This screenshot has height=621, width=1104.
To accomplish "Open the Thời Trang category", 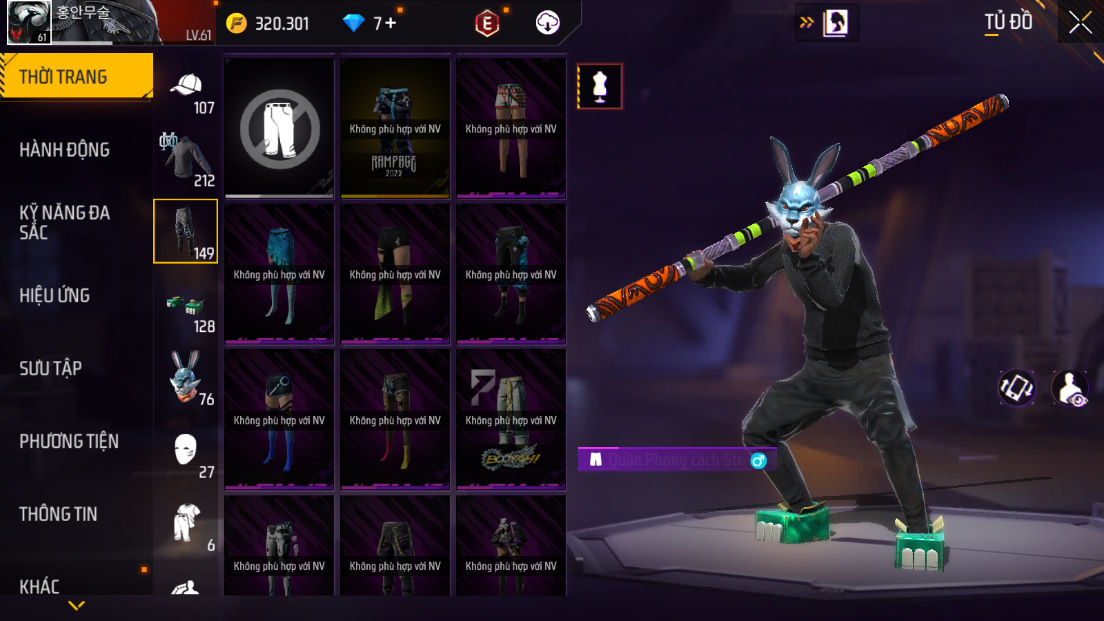I will 75,77.
